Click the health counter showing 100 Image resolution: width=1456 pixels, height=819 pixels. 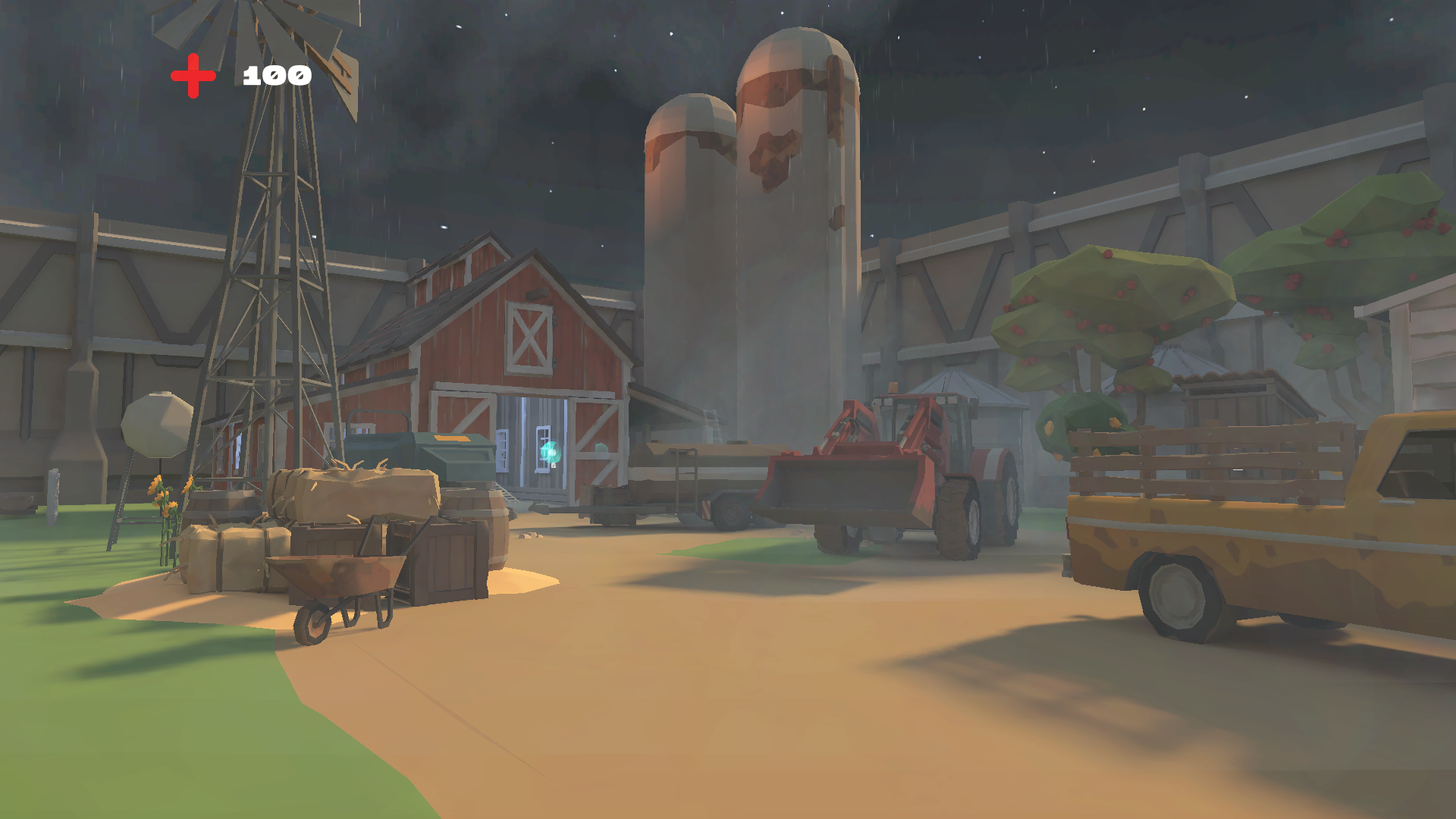pos(275,74)
